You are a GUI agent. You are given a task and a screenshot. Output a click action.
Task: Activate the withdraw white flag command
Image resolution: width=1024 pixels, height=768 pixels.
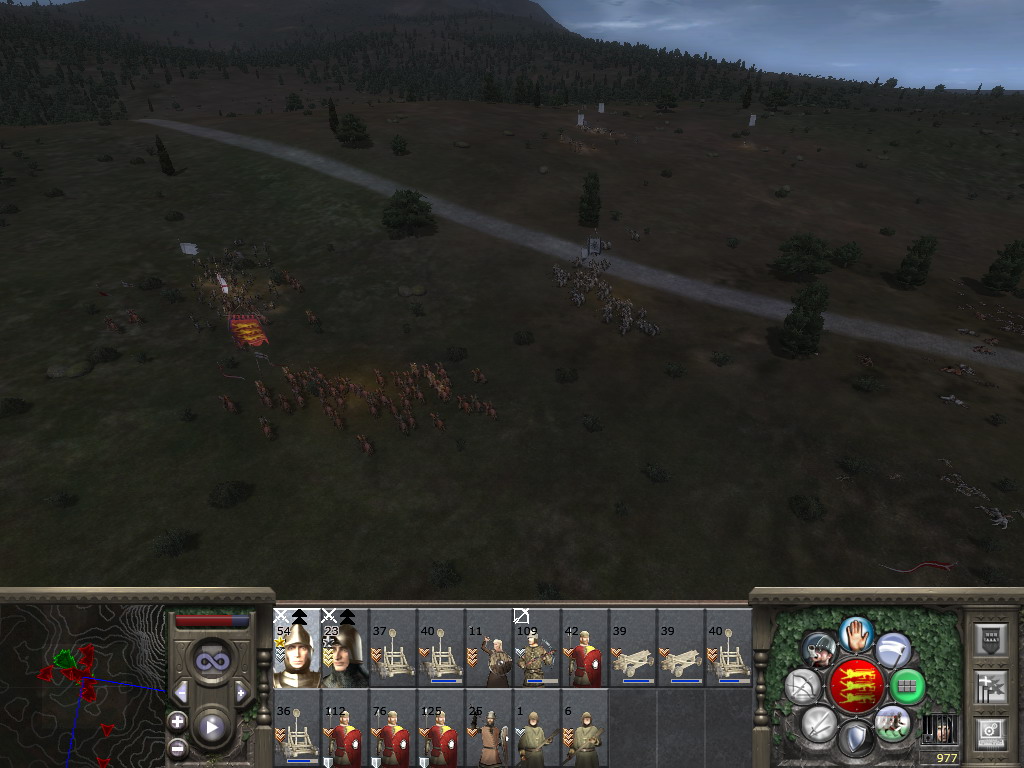(893, 650)
